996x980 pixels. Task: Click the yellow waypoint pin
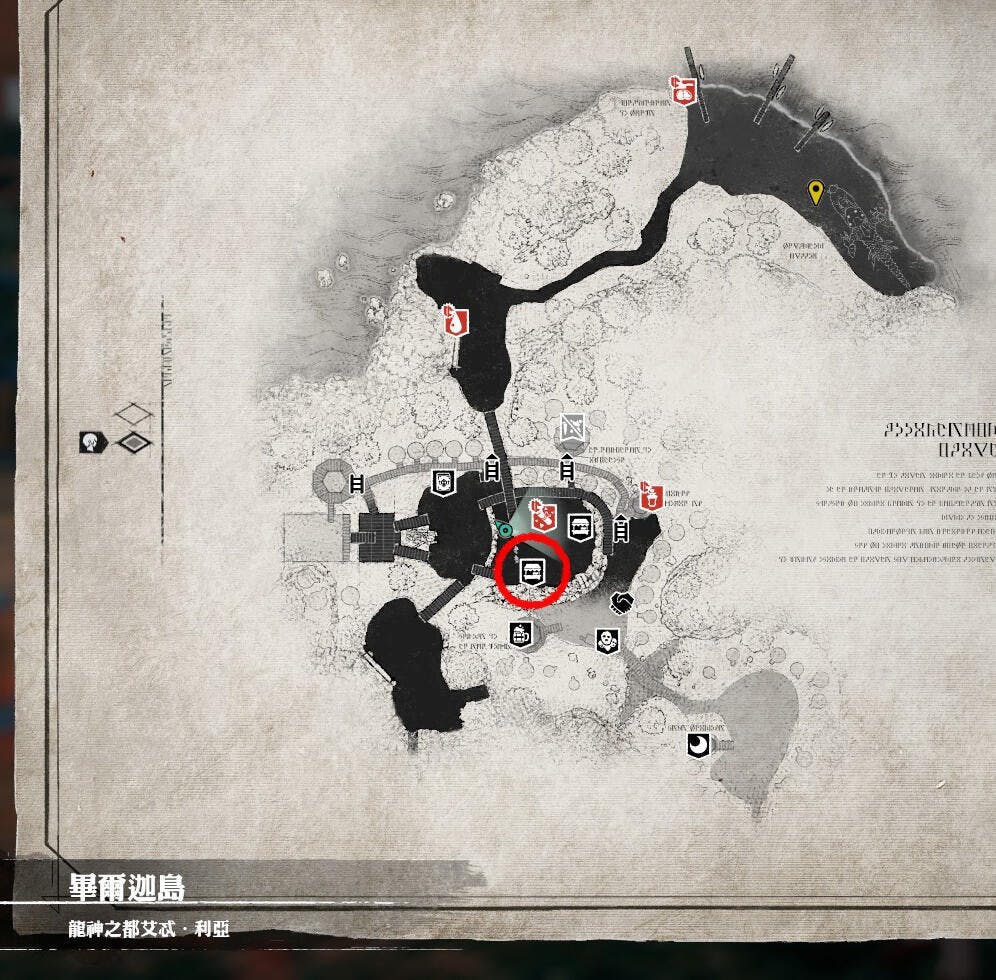point(816,192)
